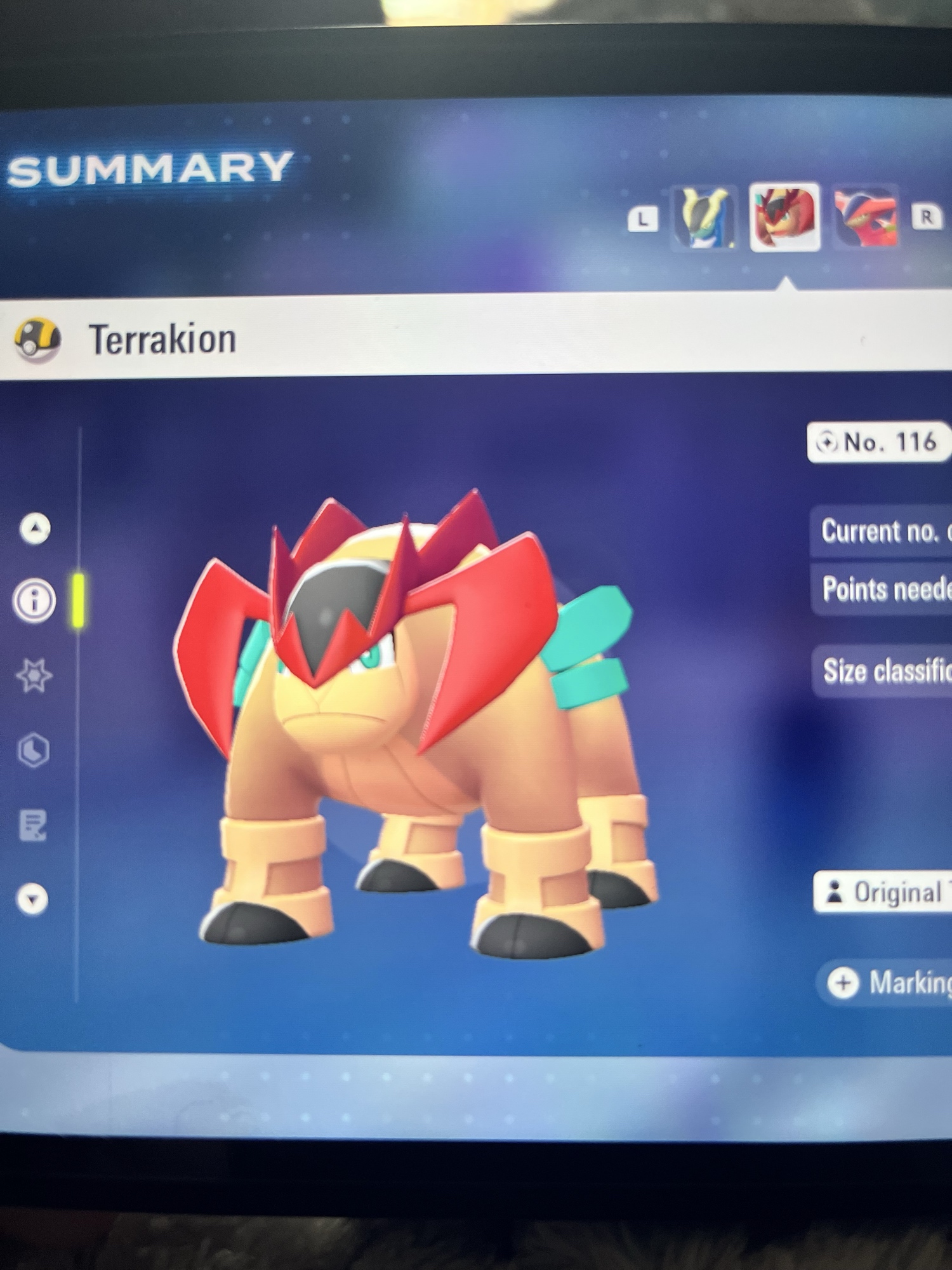Add a Marking with the plus button

[843, 983]
